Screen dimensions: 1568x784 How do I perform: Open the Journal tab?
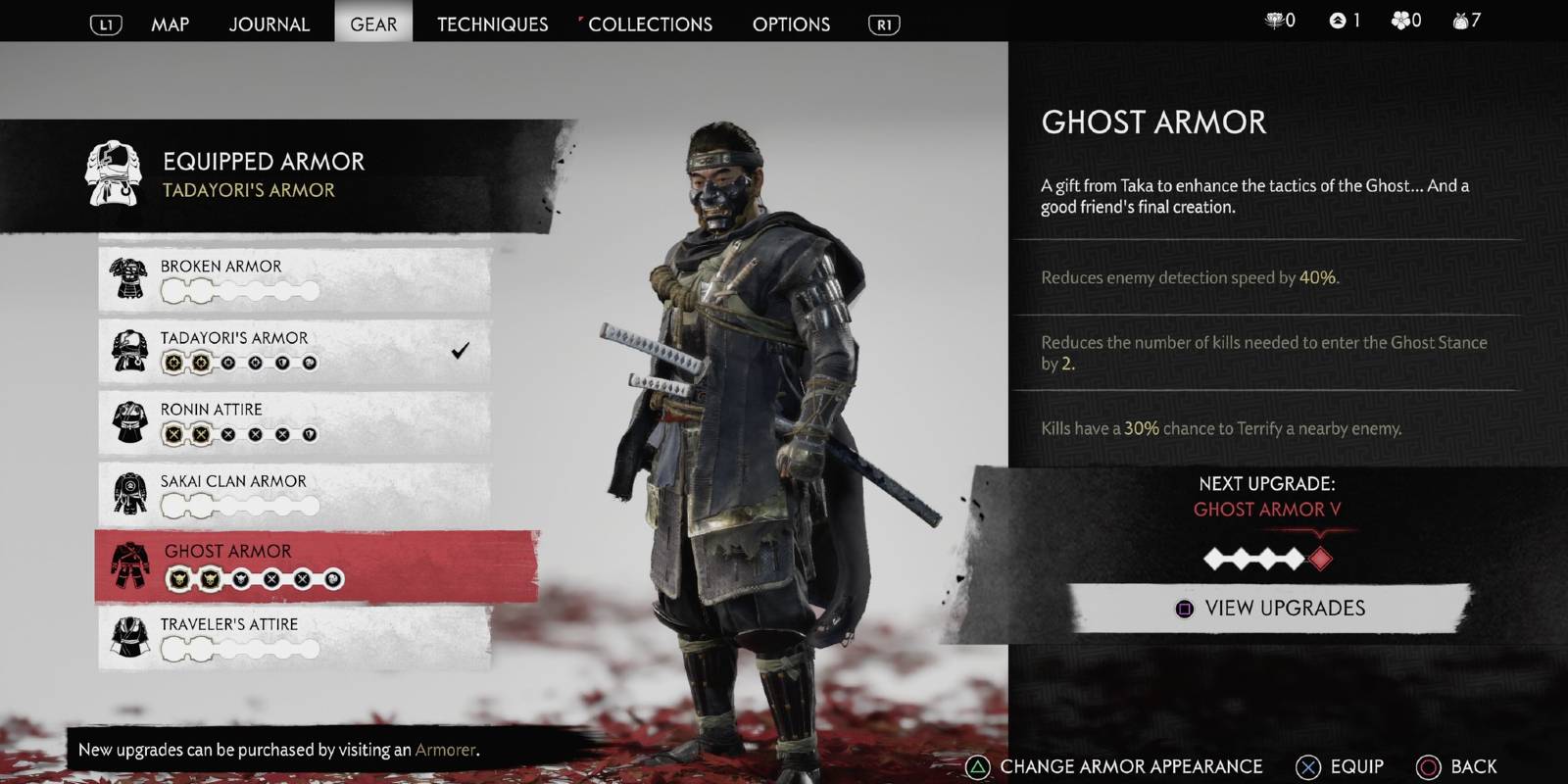(x=269, y=24)
